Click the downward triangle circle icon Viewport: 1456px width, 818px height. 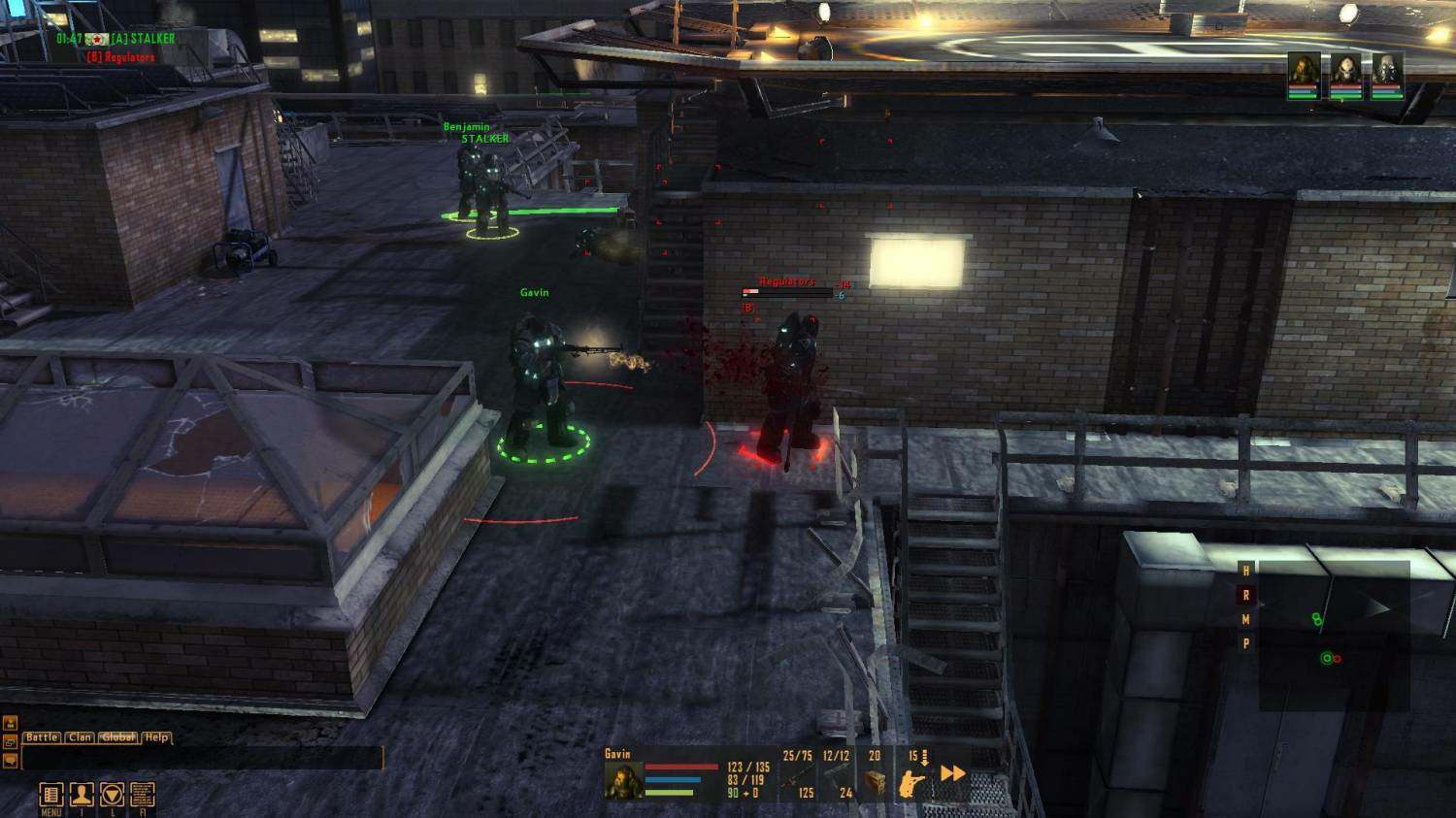click(113, 795)
